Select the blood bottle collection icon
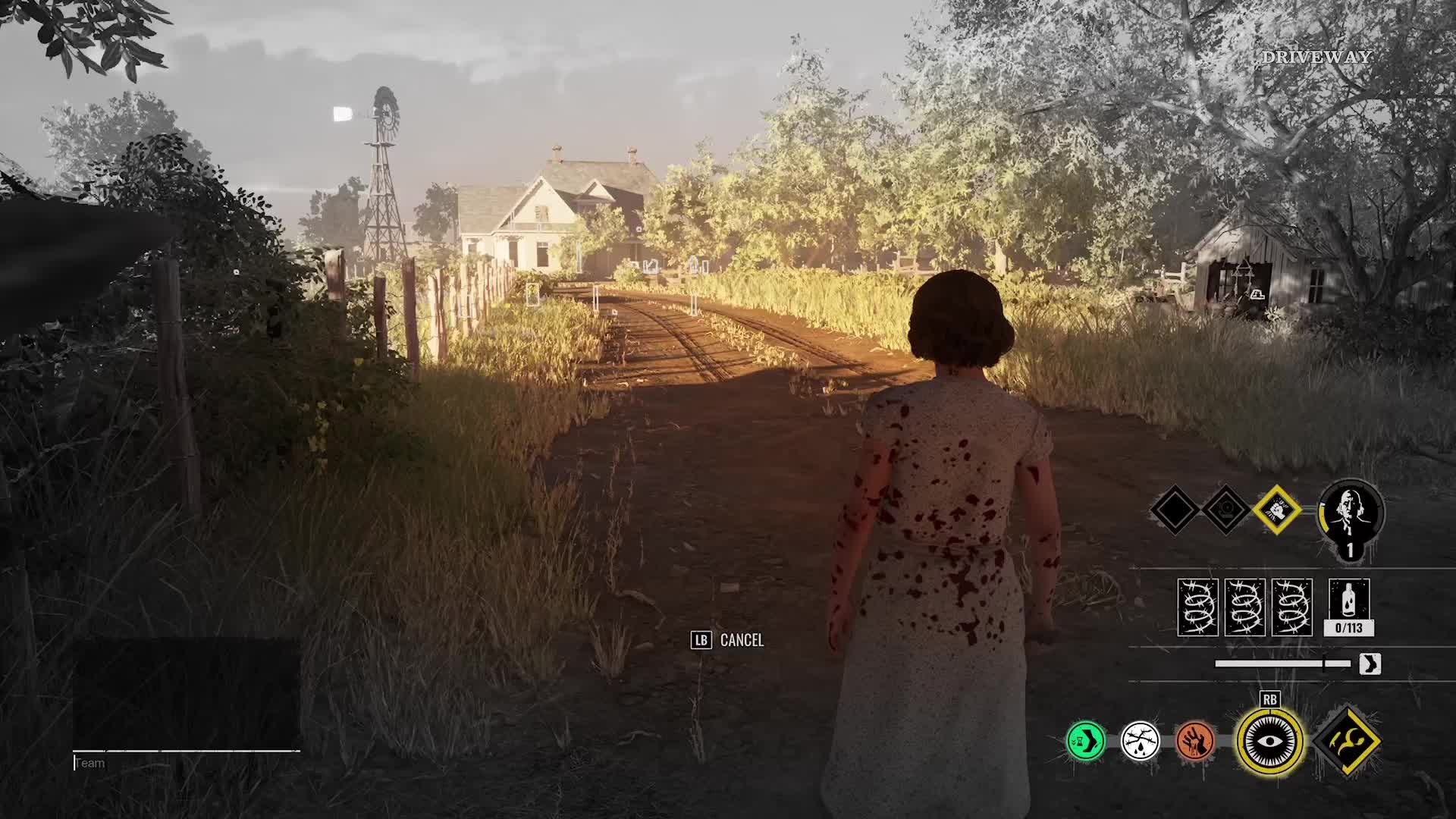Viewport: 1456px width, 819px height. tap(1349, 607)
